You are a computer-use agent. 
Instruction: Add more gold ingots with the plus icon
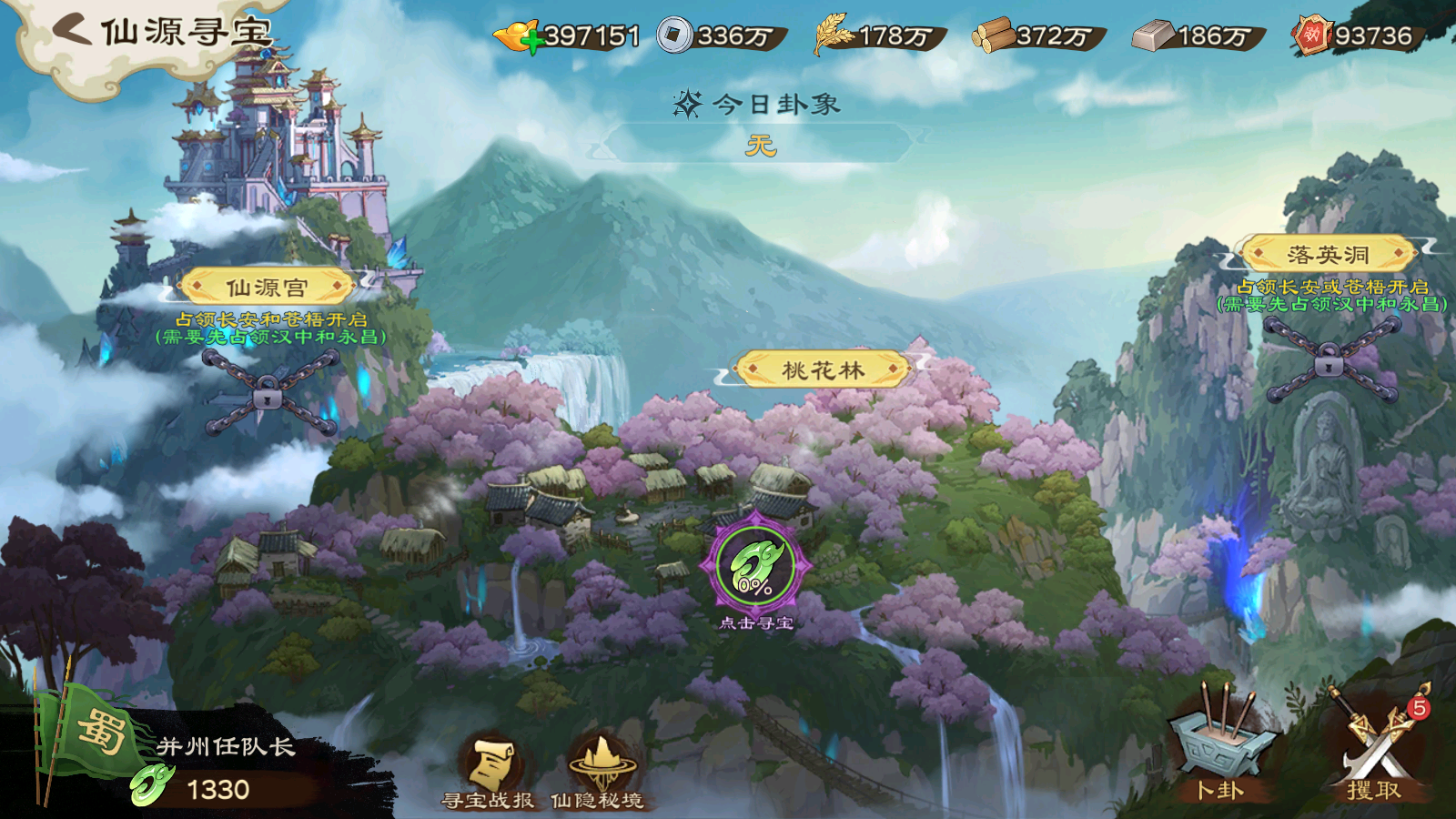click(x=533, y=43)
